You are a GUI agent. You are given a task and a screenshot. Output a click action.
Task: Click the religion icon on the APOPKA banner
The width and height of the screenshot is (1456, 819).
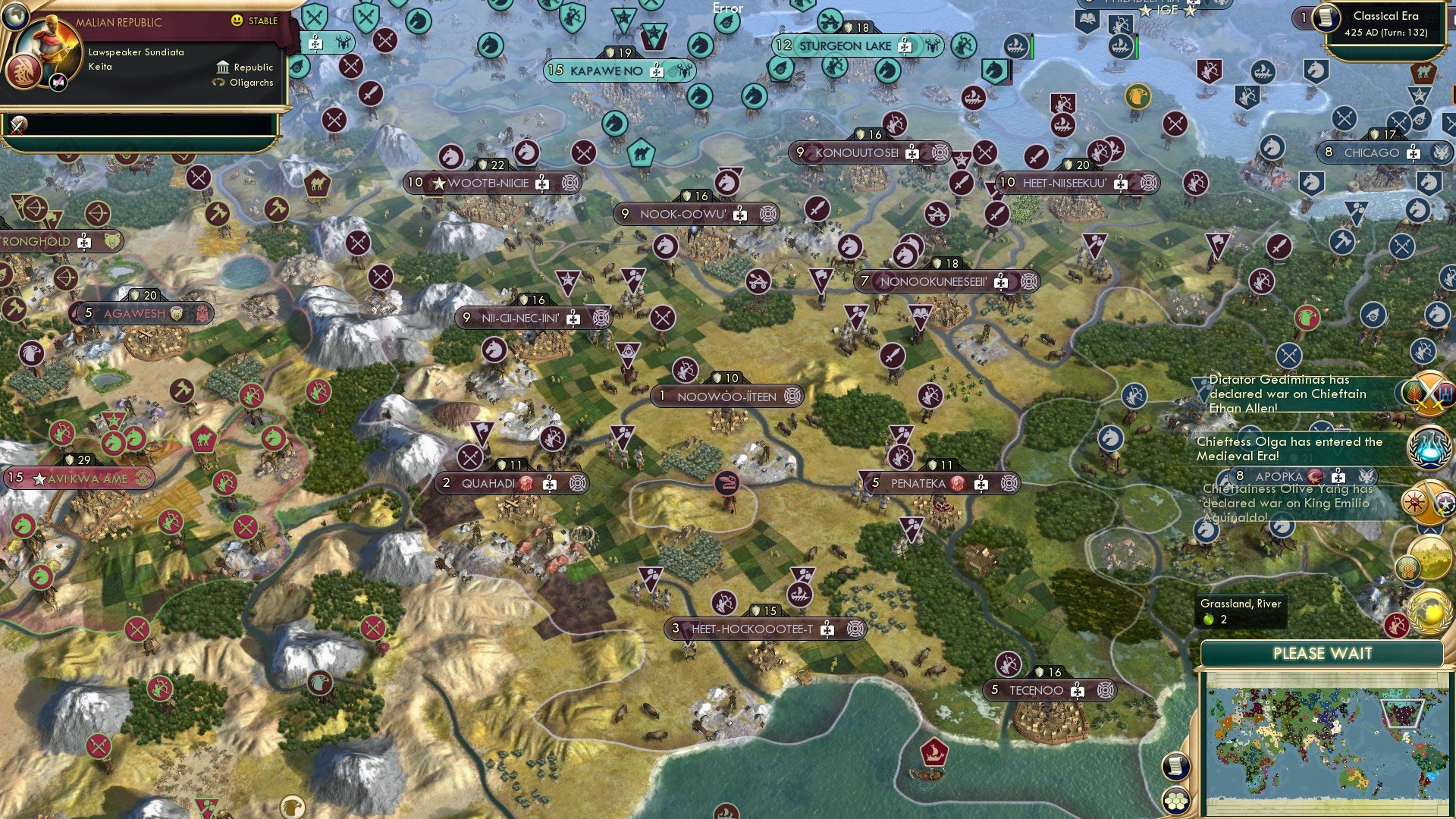point(1315,477)
